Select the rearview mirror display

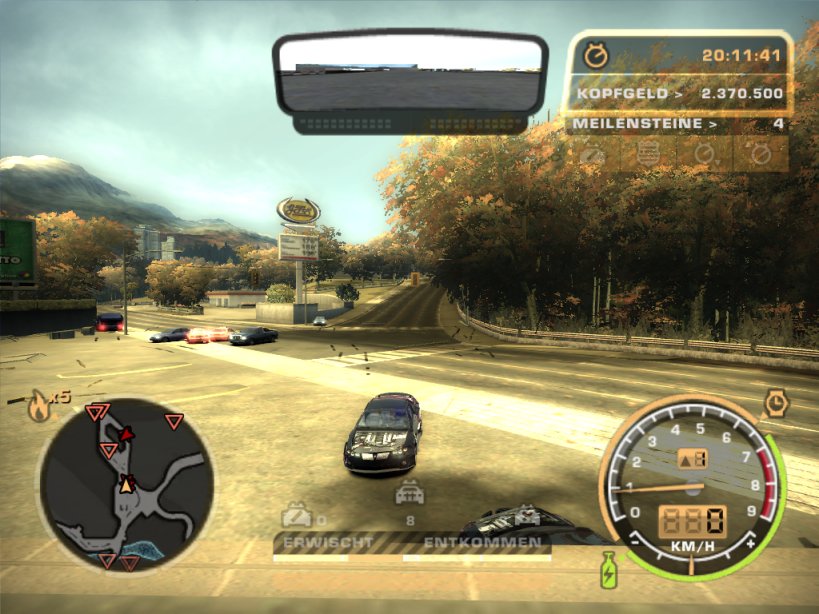(x=410, y=73)
